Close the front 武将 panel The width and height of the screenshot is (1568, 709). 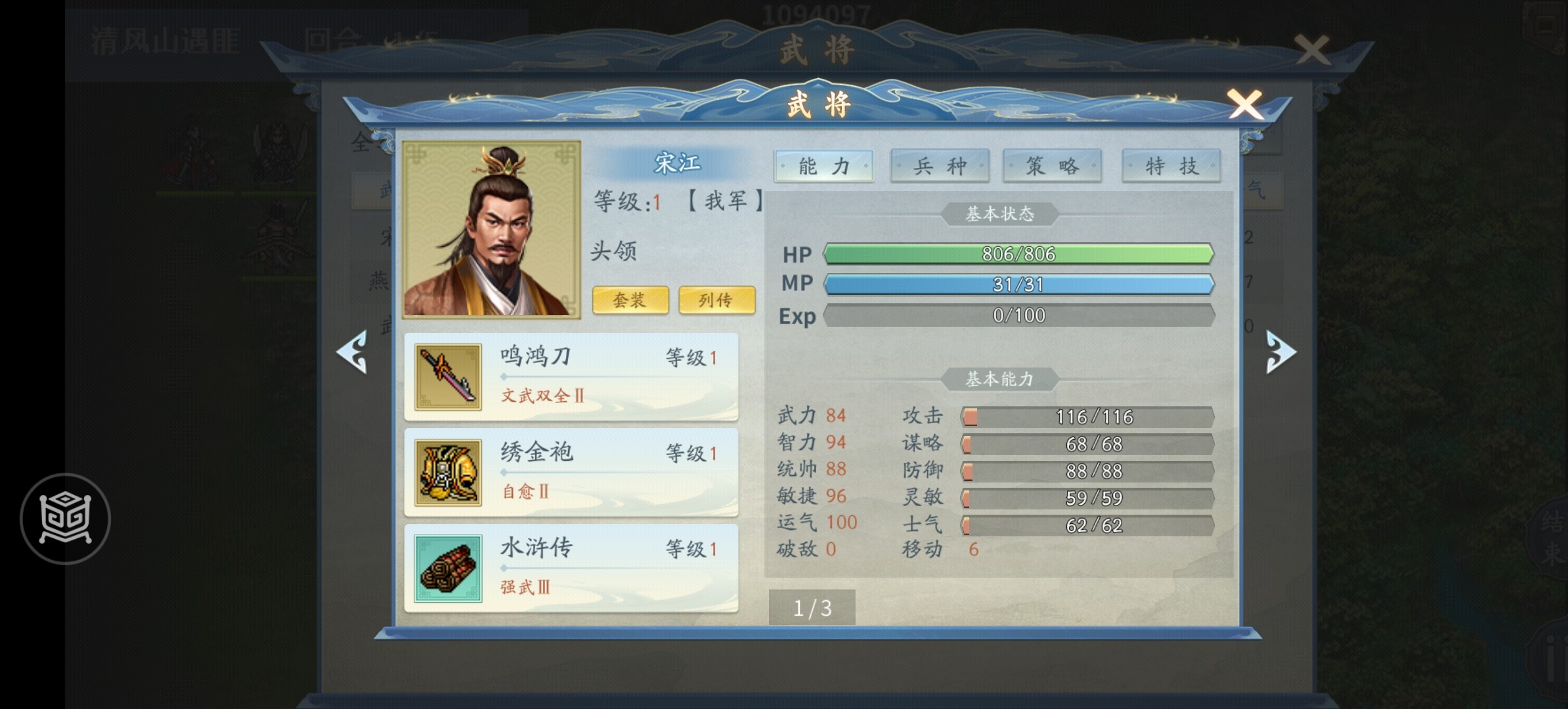1244,105
